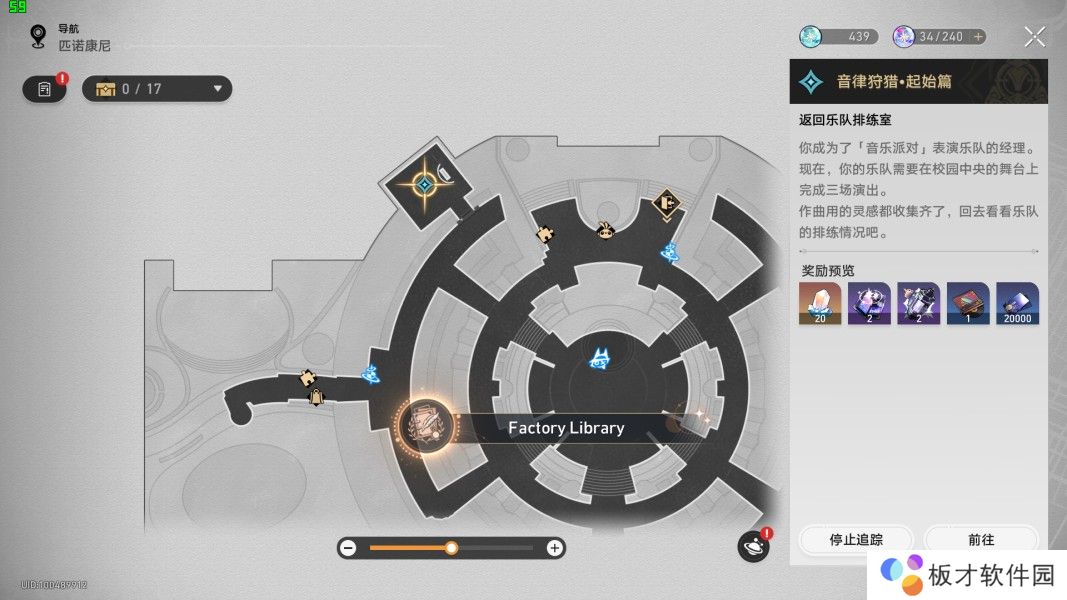The width and height of the screenshot is (1067, 600).
Task: Click the 停止追踪 button
Action: 856,540
